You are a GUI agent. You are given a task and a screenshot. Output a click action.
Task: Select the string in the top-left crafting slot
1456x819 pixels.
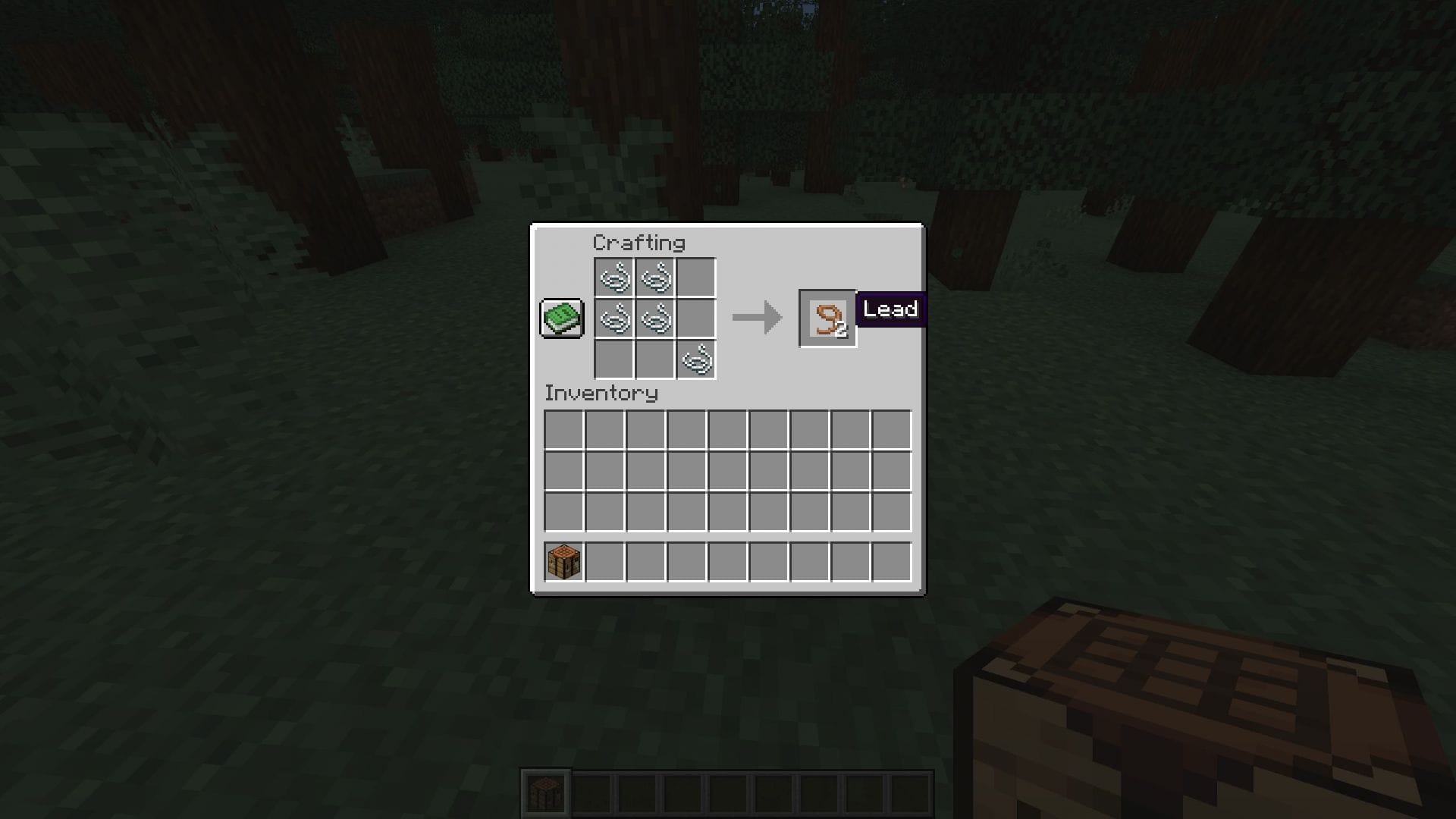(x=614, y=279)
